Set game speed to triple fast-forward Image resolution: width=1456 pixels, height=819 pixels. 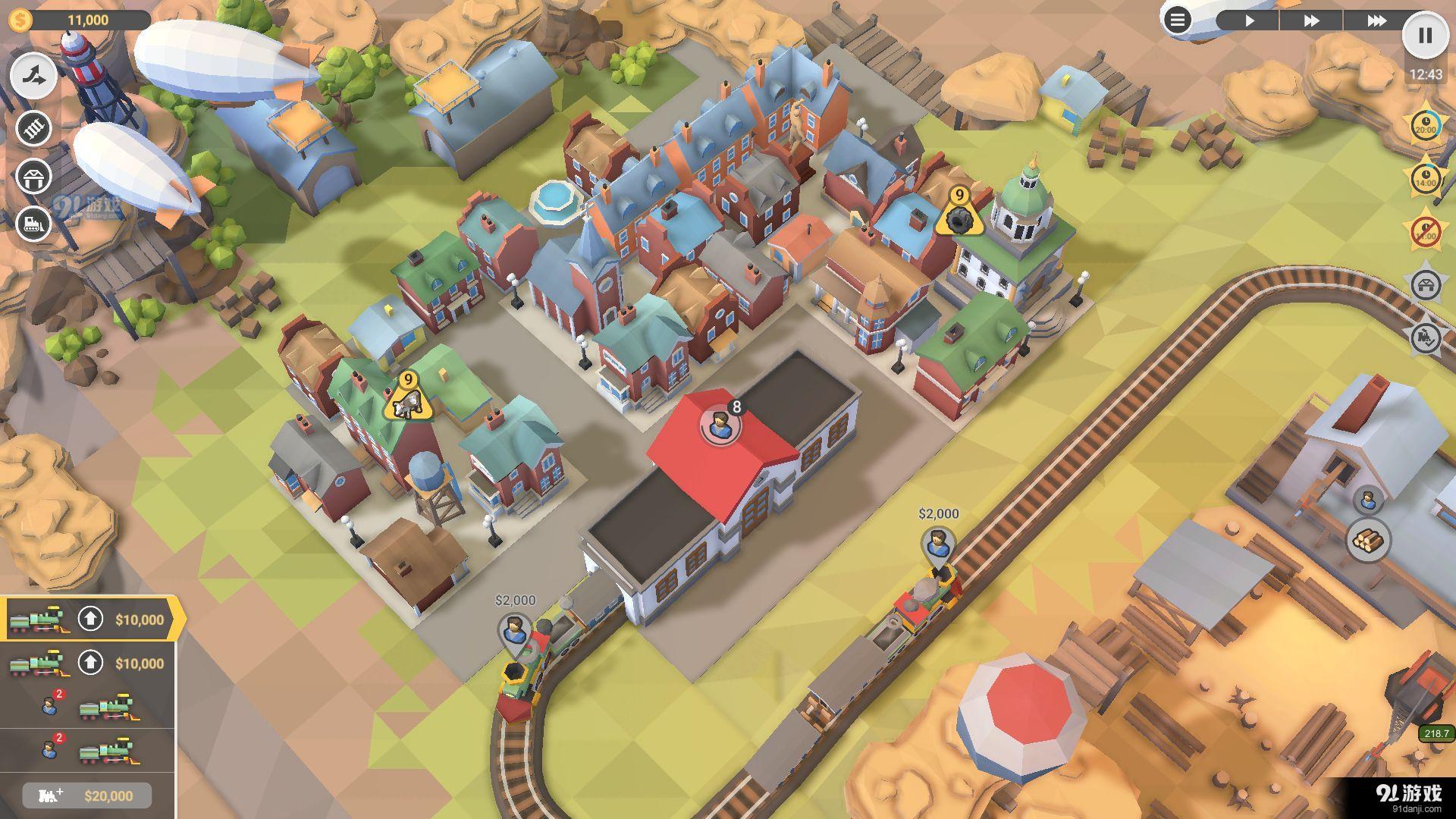tap(1376, 20)
